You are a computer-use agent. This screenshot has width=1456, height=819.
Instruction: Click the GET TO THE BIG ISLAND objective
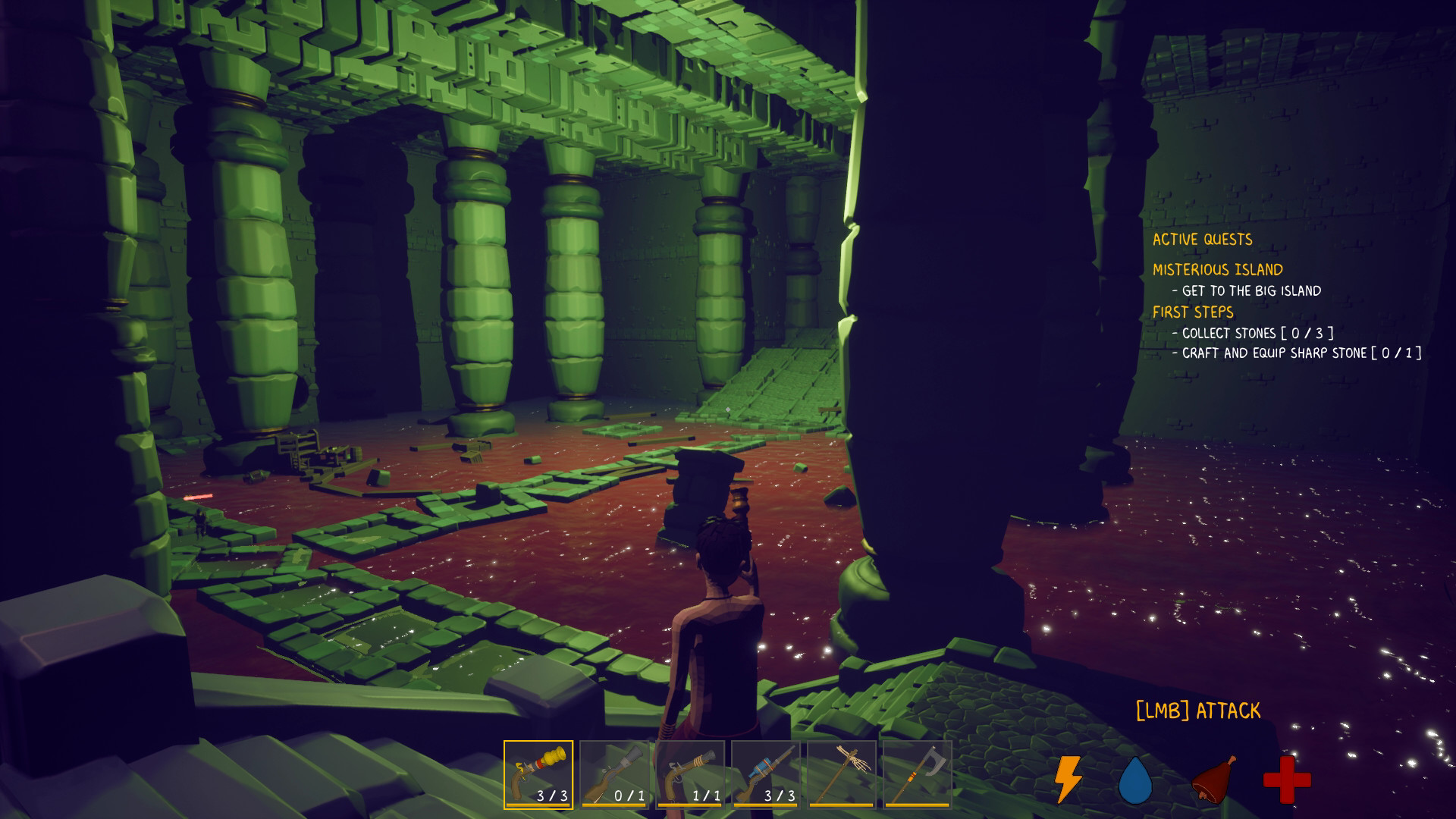[1247, 290]
